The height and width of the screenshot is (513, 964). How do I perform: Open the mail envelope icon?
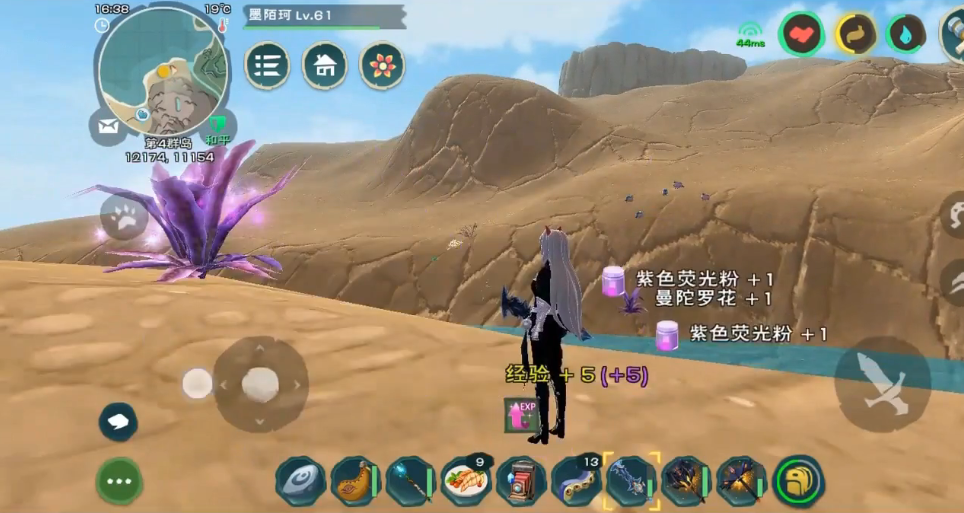tap(108, 126)
